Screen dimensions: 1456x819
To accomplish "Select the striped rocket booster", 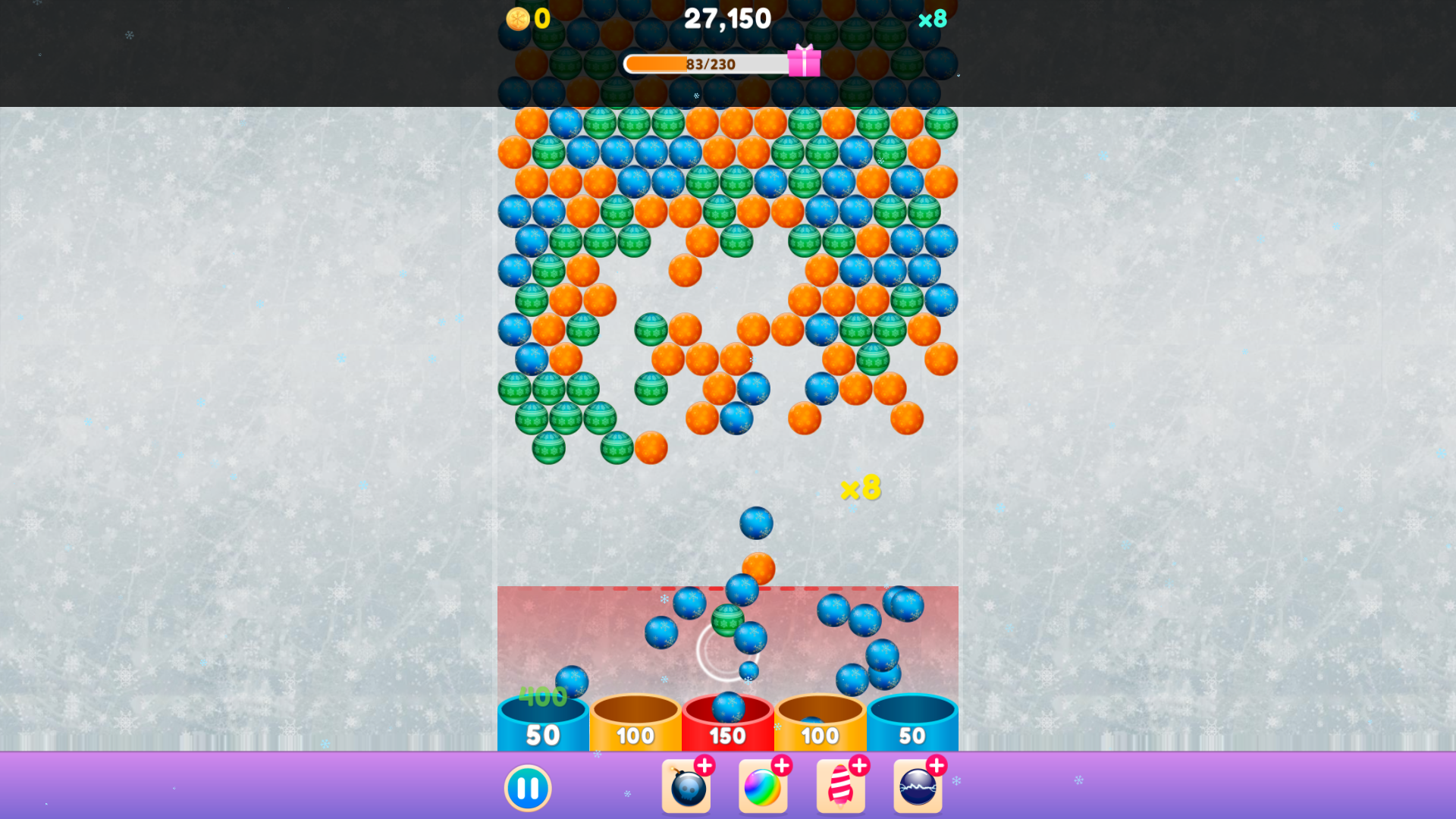I will (x=841, y=787).
